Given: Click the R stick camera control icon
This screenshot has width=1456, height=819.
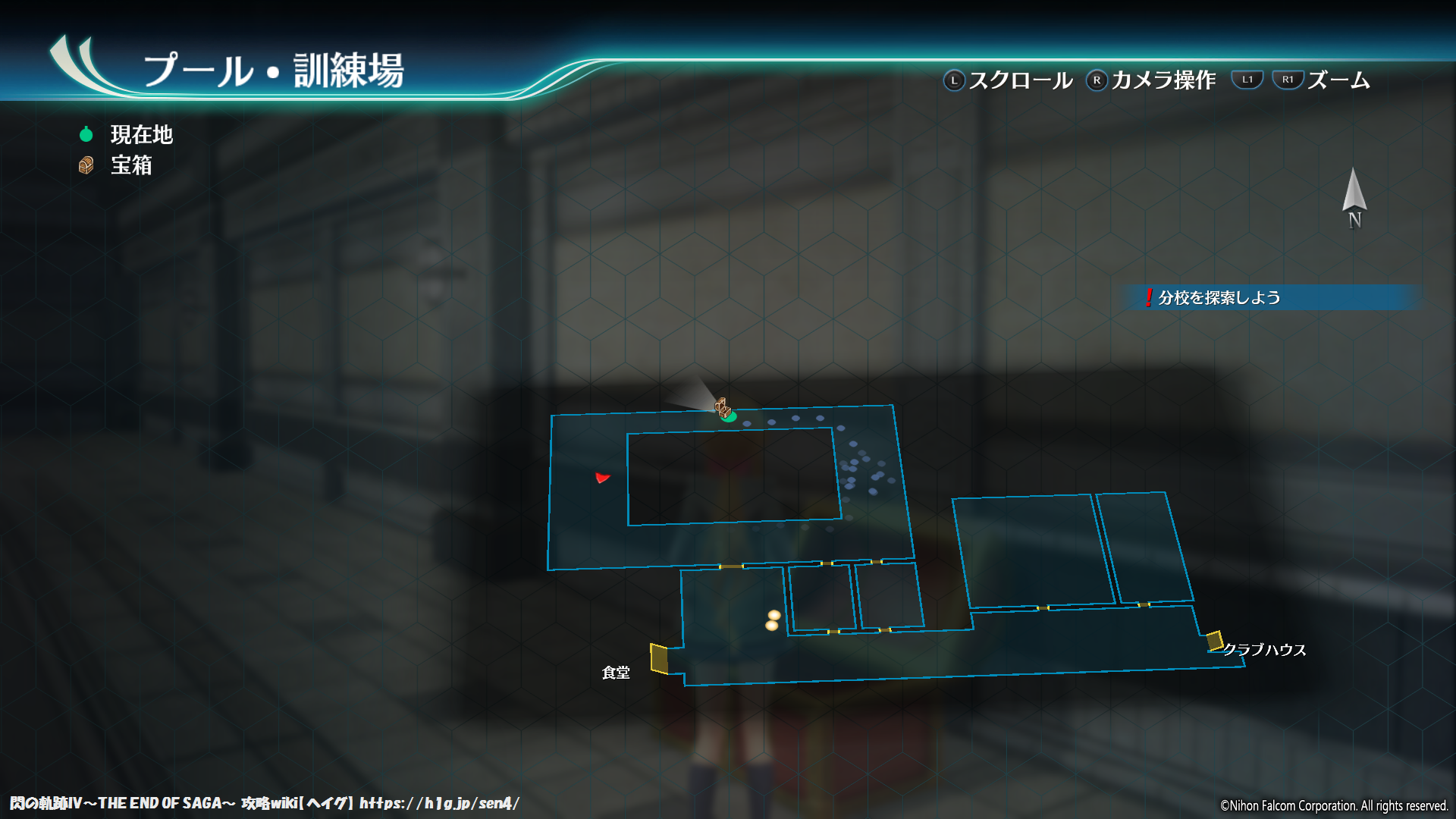Looking at the screenshot, I should click(x=1097, y=79).
